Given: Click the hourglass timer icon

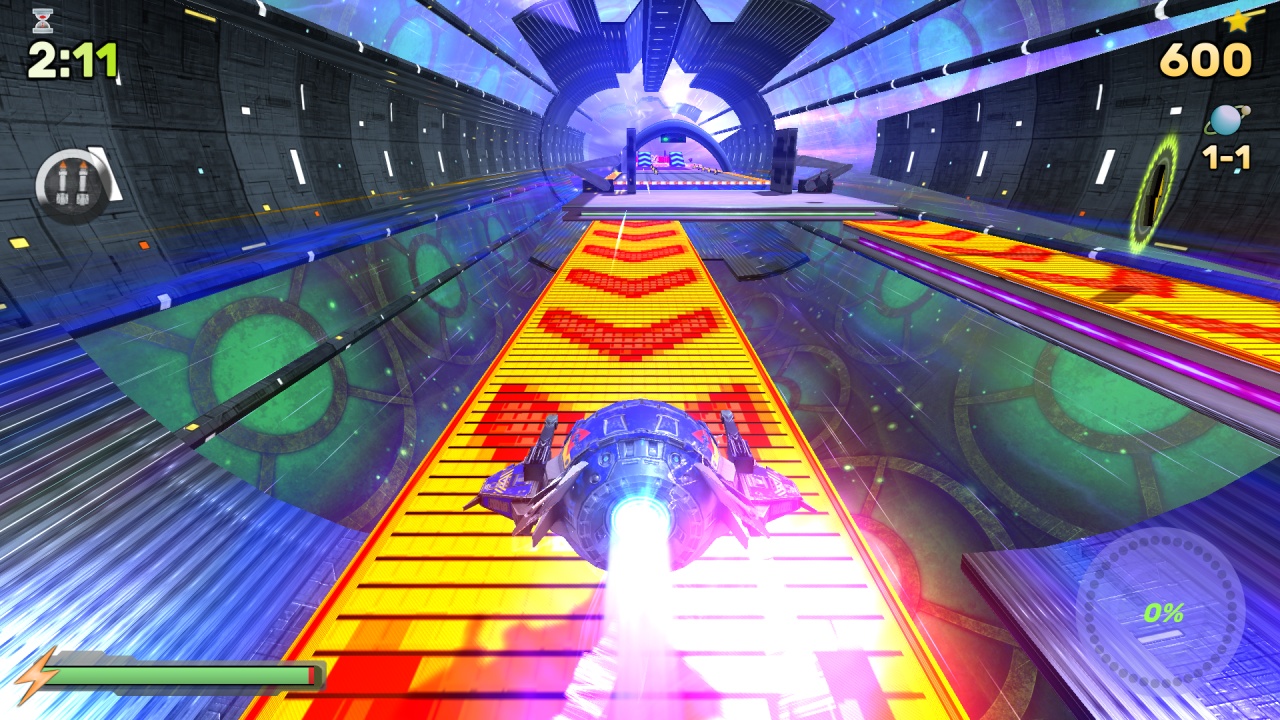Looking at the screenshot, I should click(x=42, y=20).
